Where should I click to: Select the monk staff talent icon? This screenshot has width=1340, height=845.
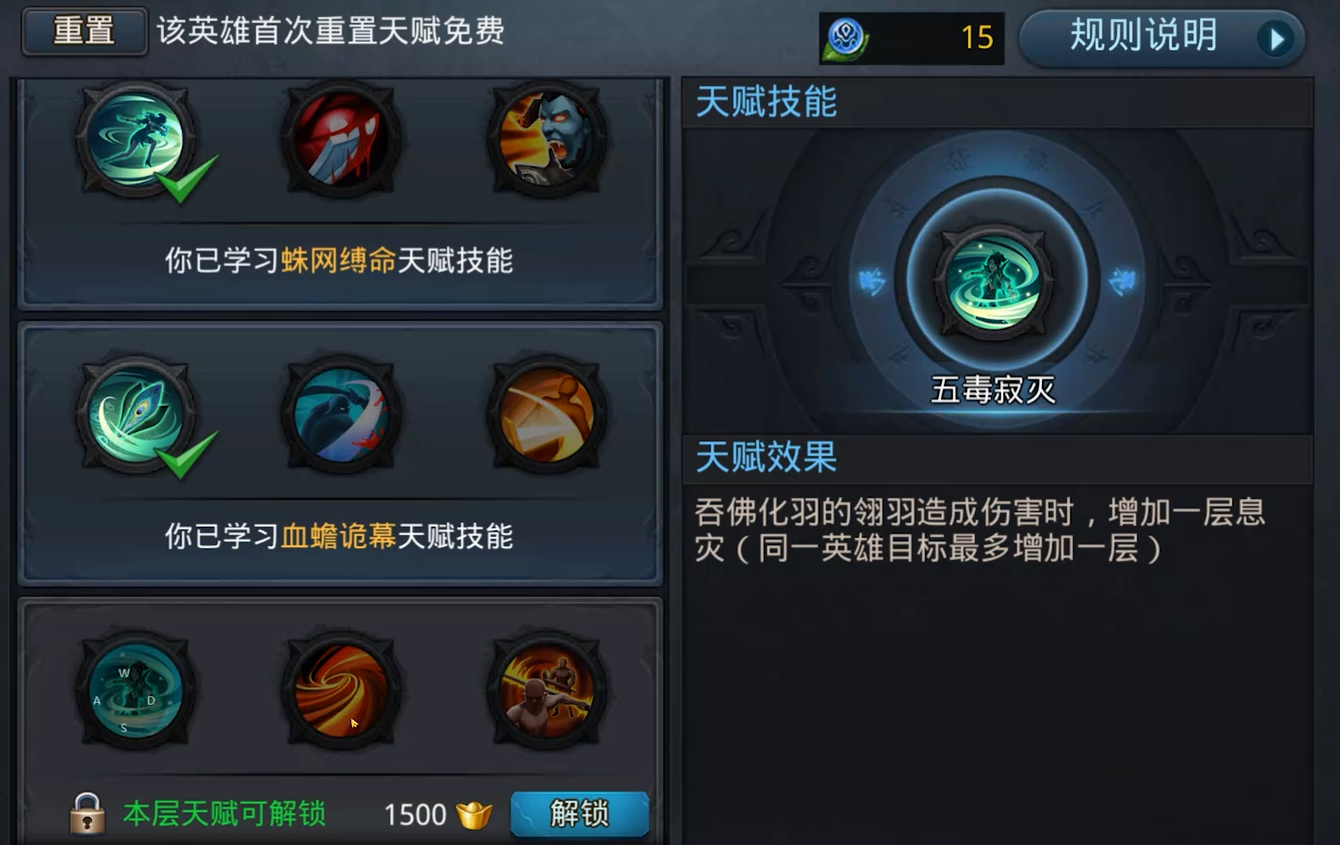click(x=548, y=690)
